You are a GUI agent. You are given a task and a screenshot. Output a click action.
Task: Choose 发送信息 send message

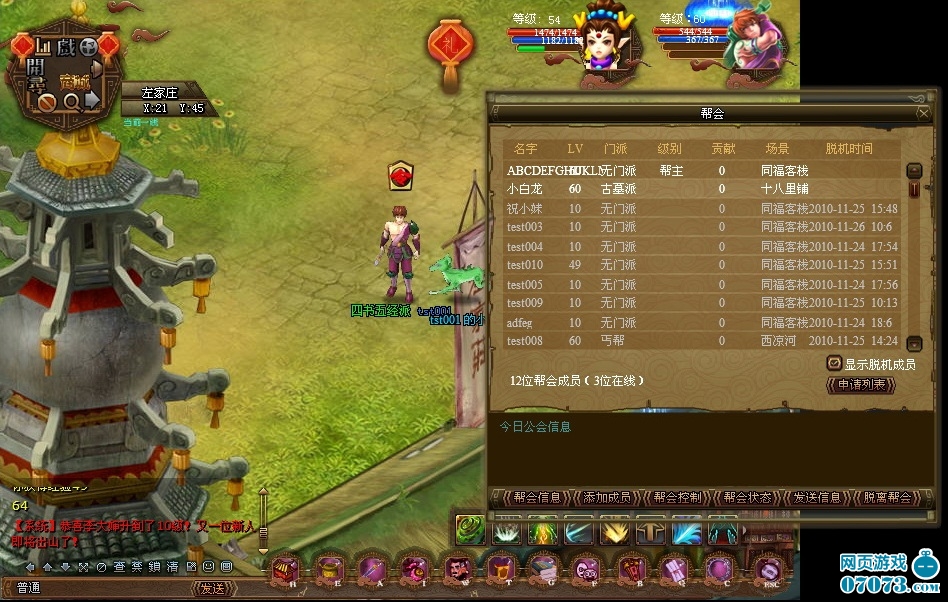[816, 497]
